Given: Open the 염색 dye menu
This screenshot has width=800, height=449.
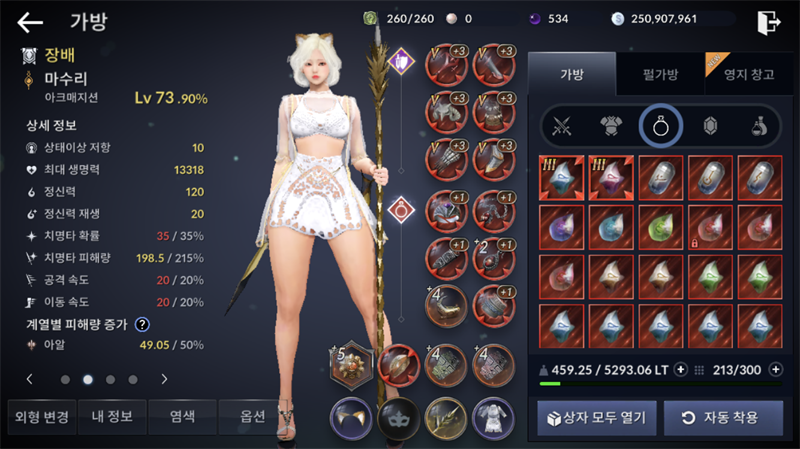Looking at the screenshot, I should pos(182,416).
